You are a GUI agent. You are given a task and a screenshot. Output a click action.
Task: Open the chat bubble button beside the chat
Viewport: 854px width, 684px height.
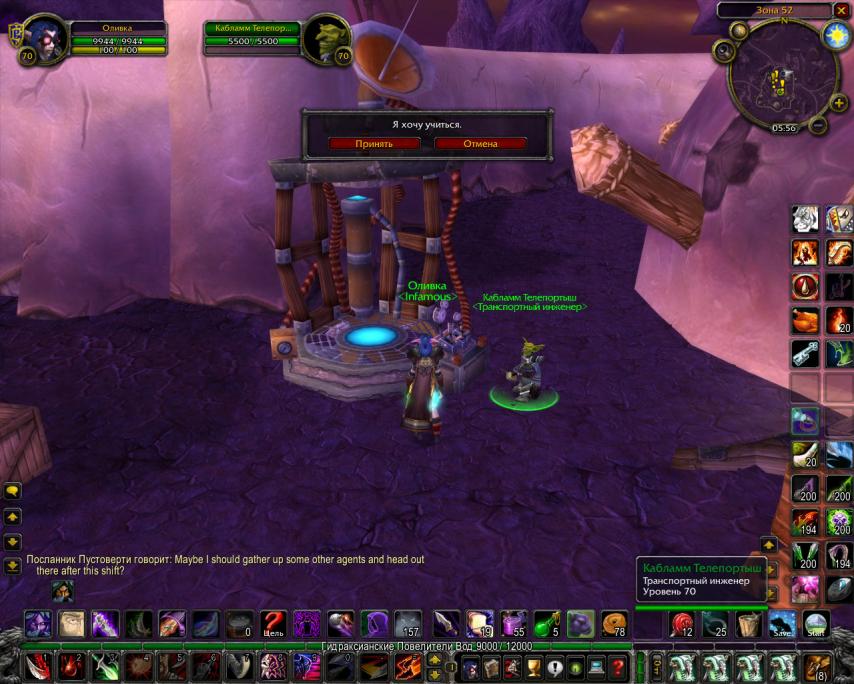[x=13, y=491]
